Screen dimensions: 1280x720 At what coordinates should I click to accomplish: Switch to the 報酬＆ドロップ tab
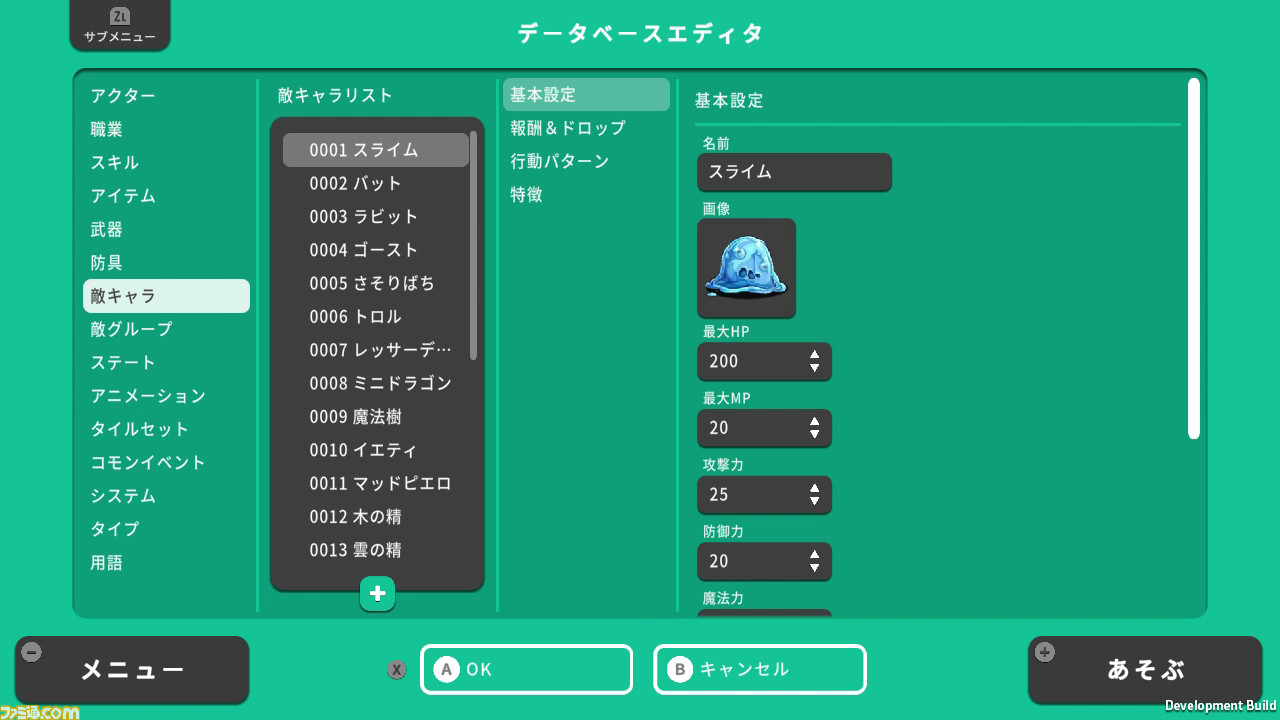coord(566,128)
